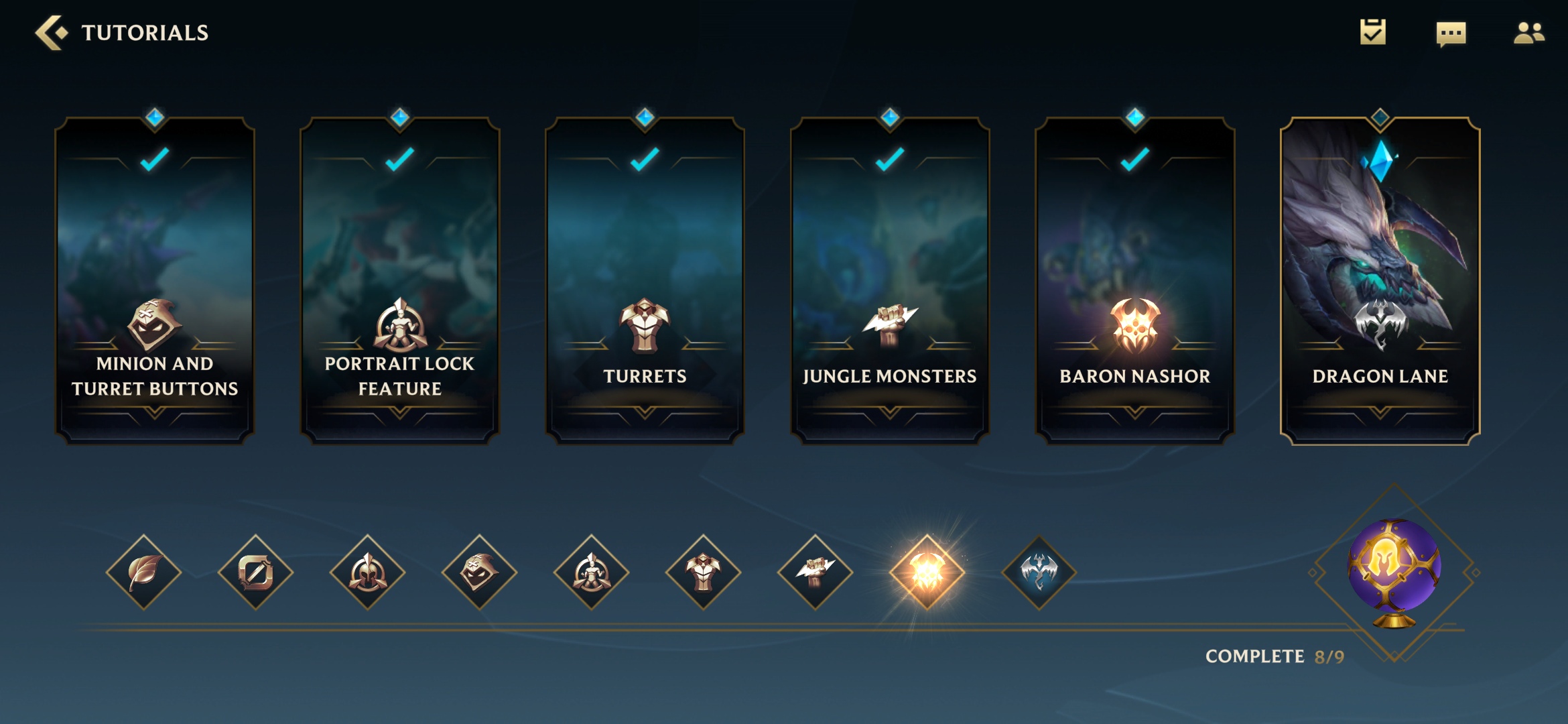Select the Minion and Turret Buttons card
1568x724 pixels.
pos(155,280)
